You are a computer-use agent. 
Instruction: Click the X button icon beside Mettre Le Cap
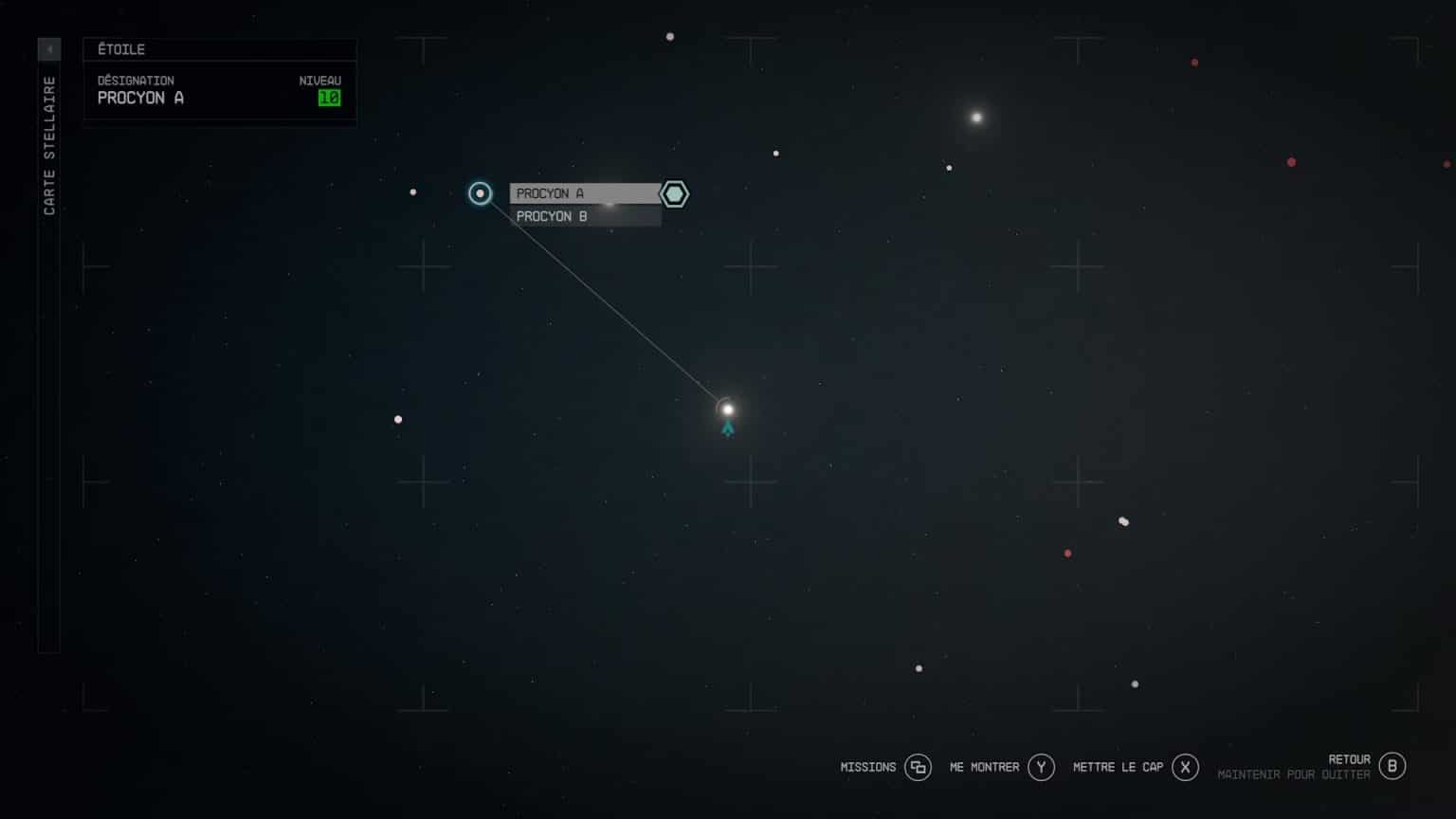click(1185, 767)
